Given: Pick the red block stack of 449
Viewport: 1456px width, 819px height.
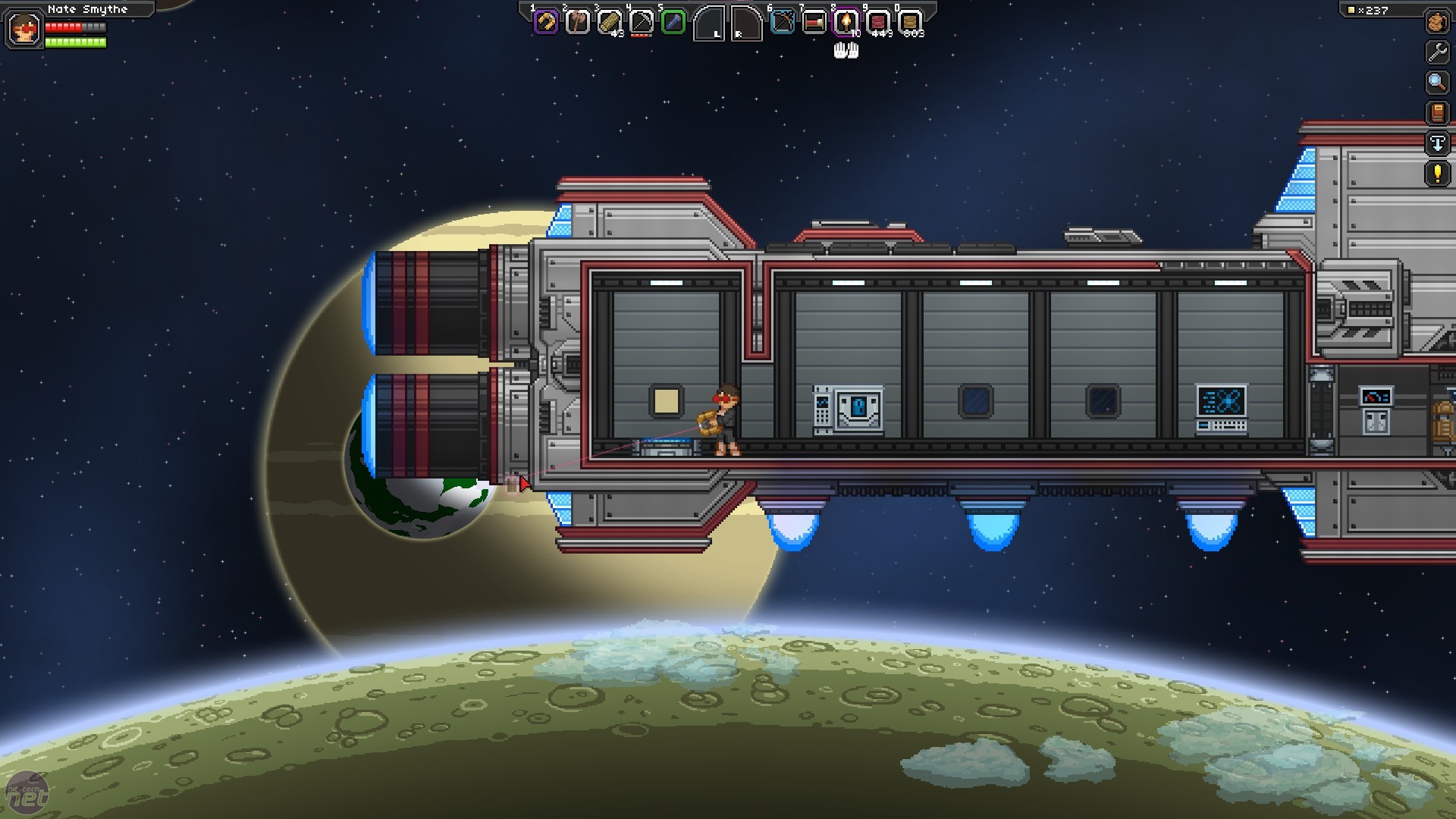Looking at the screenshot, I should (877, 22).
